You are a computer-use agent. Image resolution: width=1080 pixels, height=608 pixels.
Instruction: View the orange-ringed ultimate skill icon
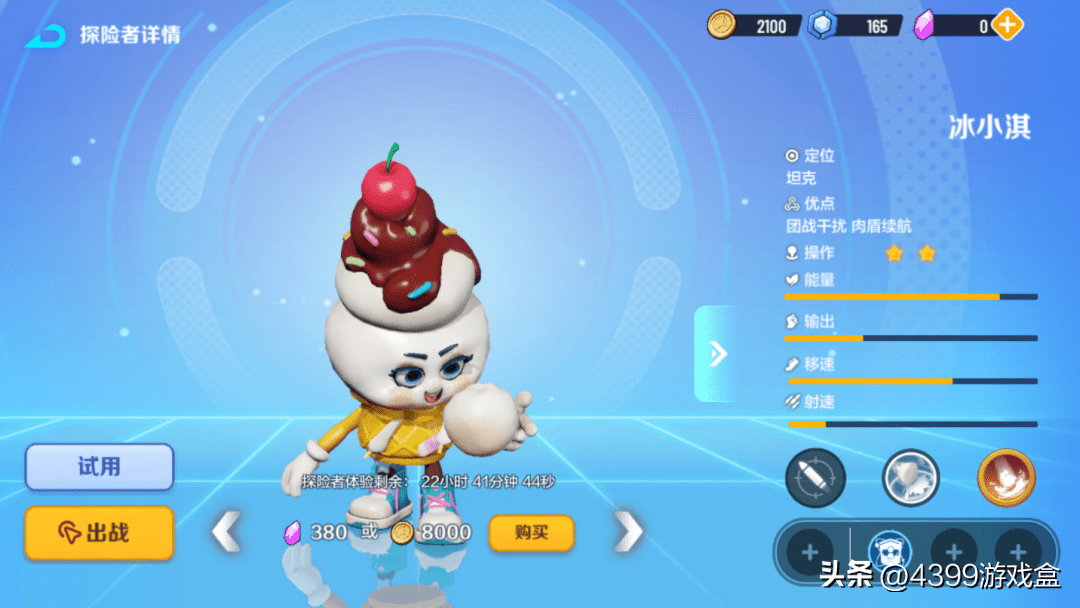click(1006, 478)
